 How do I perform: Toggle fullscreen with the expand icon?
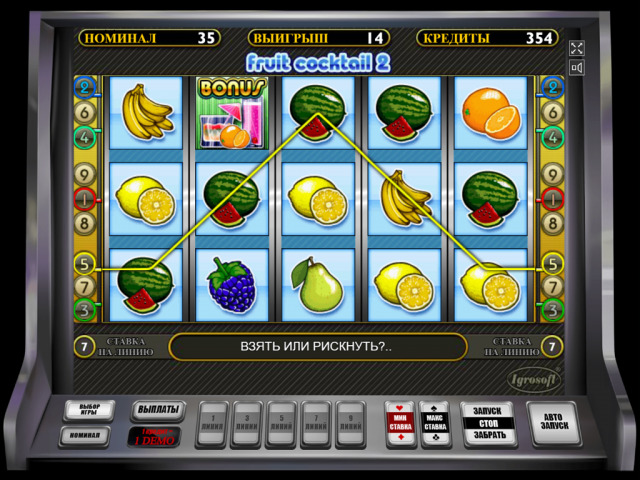coord(576,48)
